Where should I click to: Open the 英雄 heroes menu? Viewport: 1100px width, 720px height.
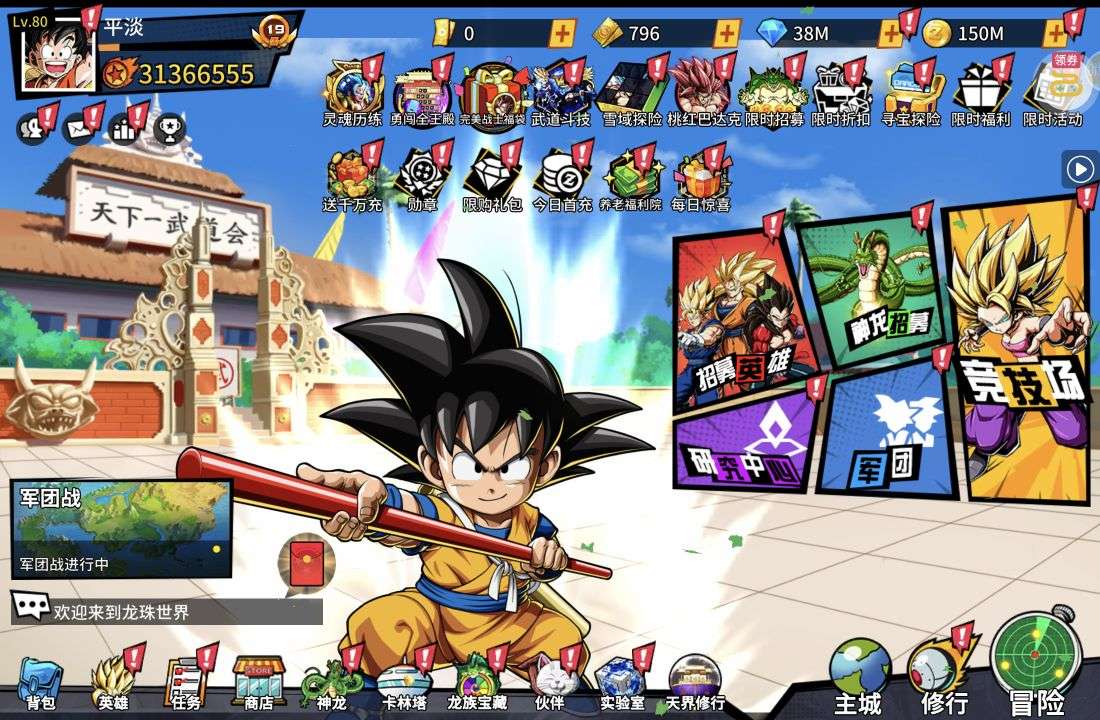[x=113, y=683]
